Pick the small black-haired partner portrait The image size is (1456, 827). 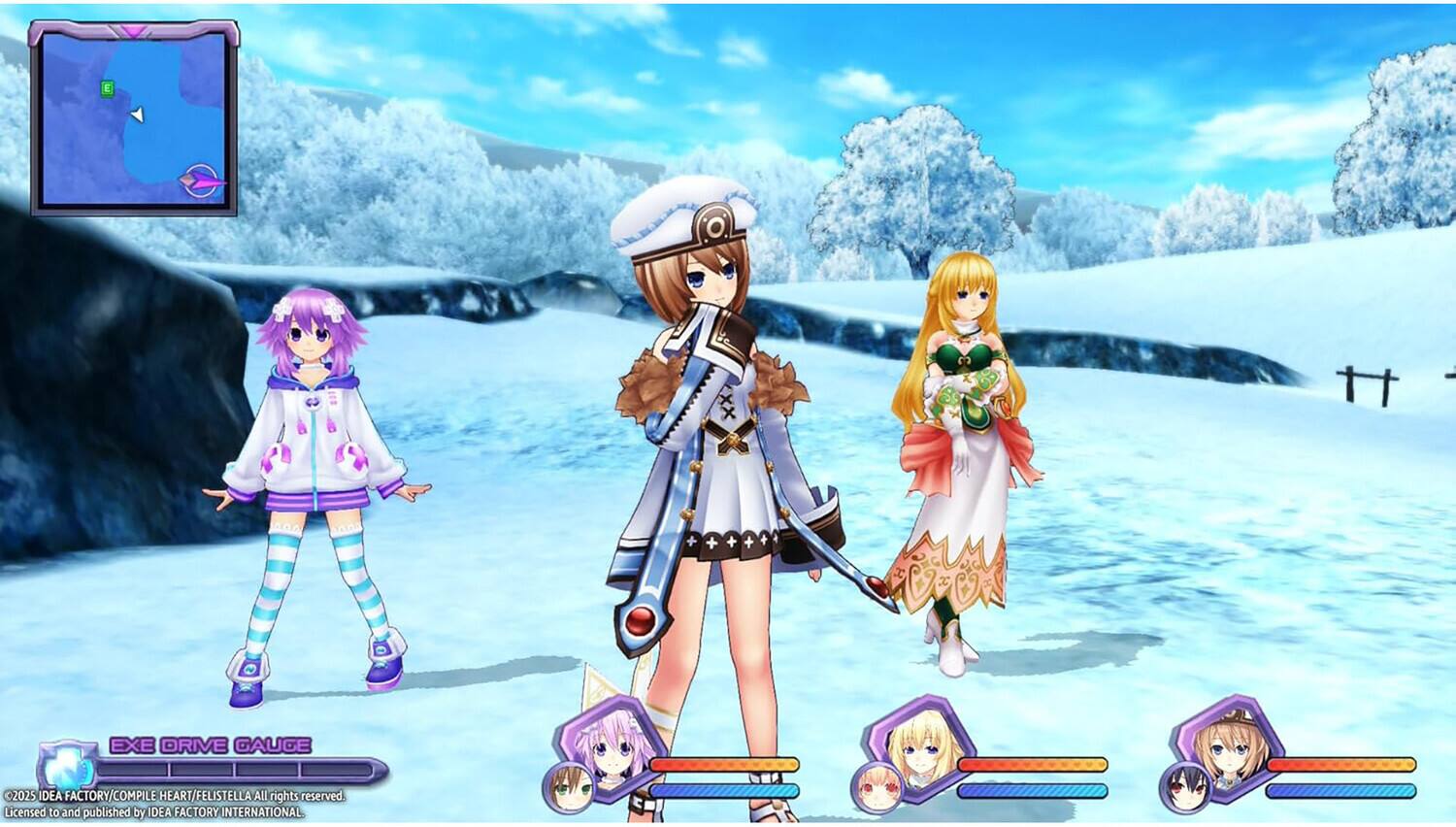tap(1185, 787)
